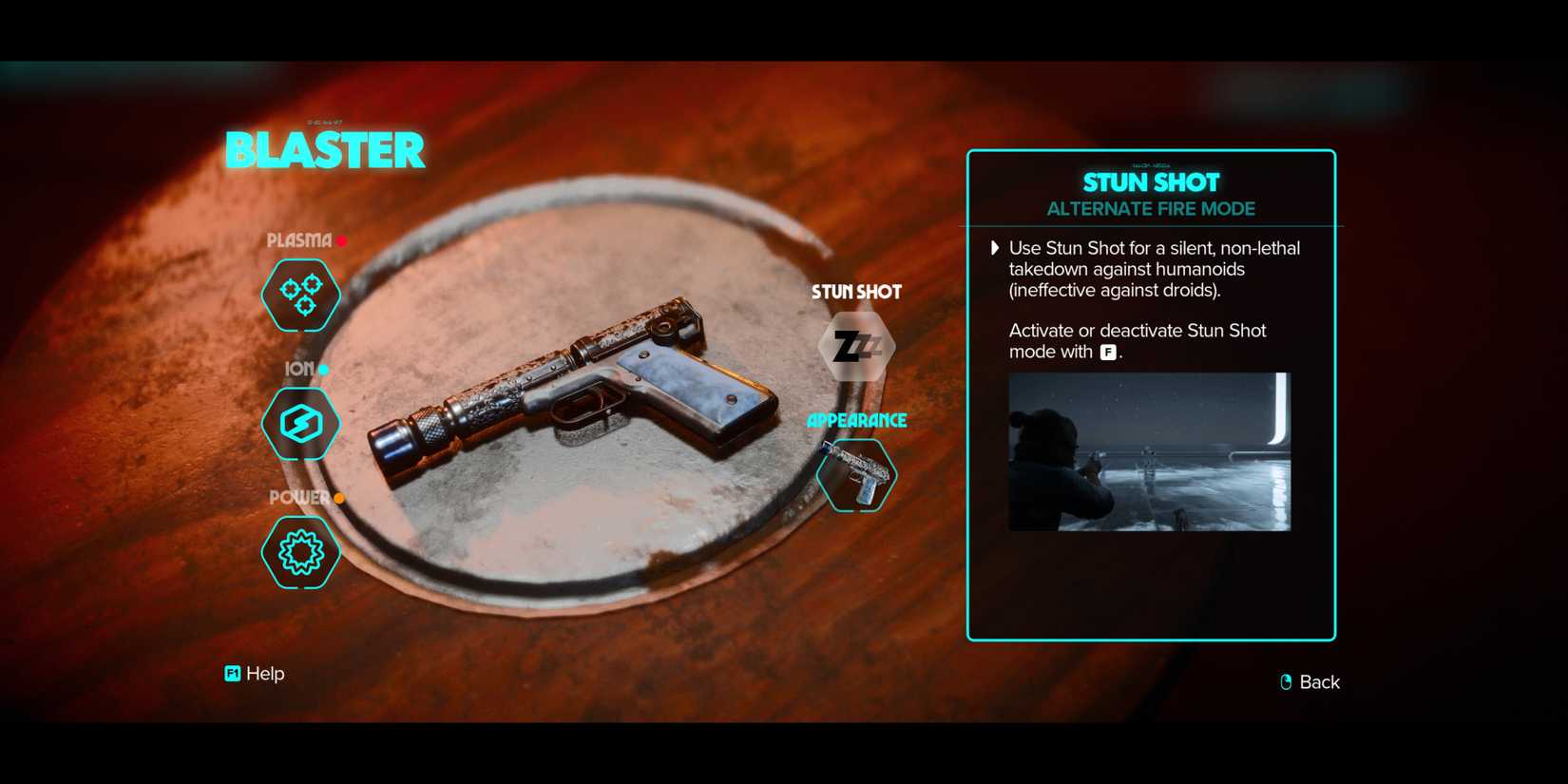Open the Stun Shot gameplay preview thumbnail
This screenshot has height=784, width=1568.
[1151, 451]
